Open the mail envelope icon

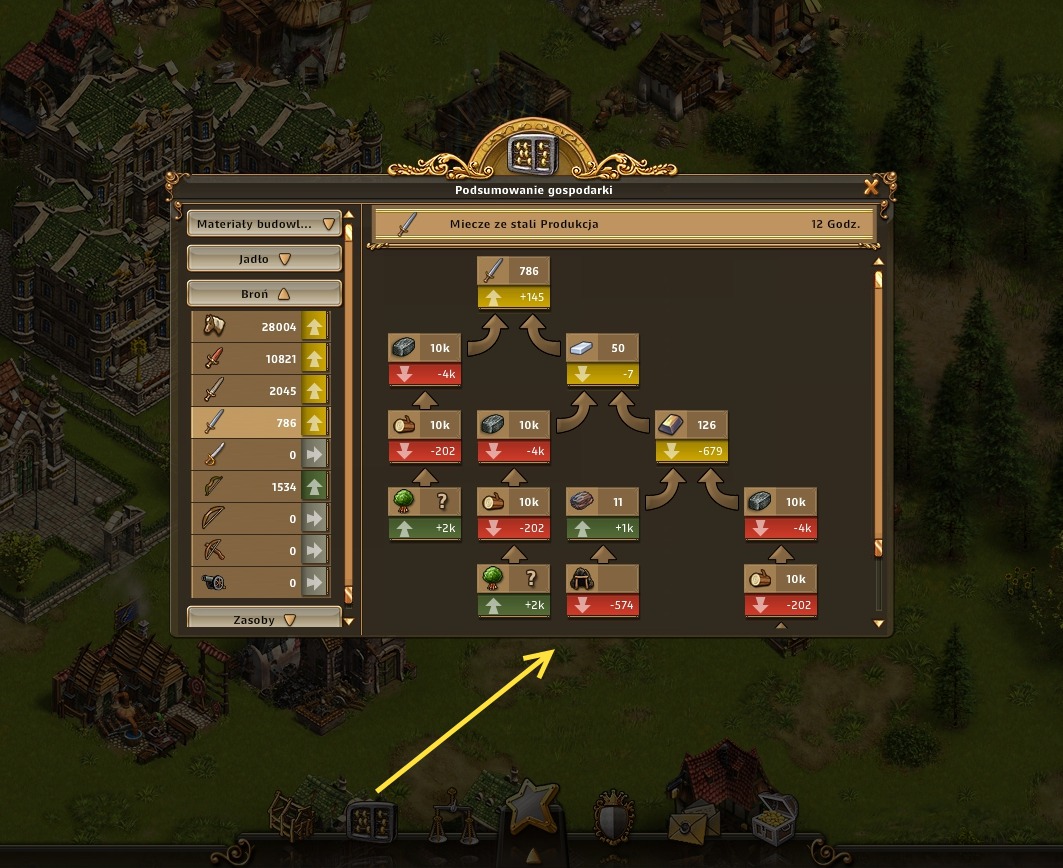click(x=691, y=822)
